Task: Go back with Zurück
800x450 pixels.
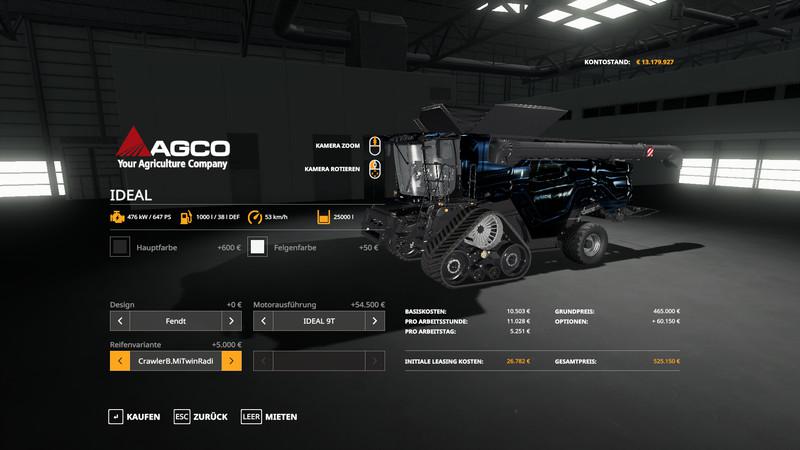Action: tap(200, 416)
